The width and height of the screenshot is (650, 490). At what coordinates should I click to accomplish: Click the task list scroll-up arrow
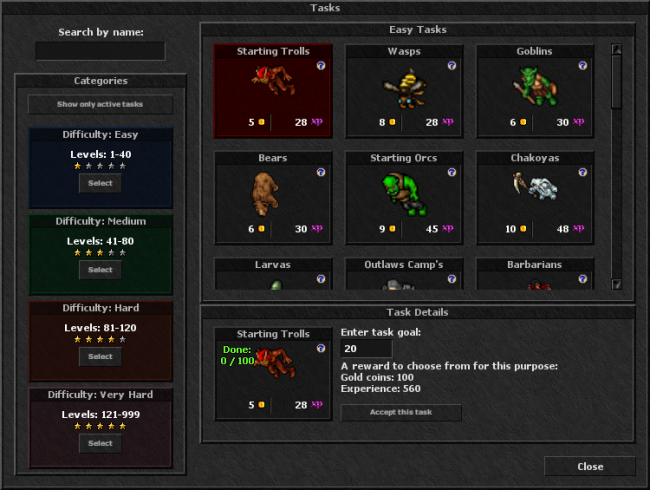[617, 49]
